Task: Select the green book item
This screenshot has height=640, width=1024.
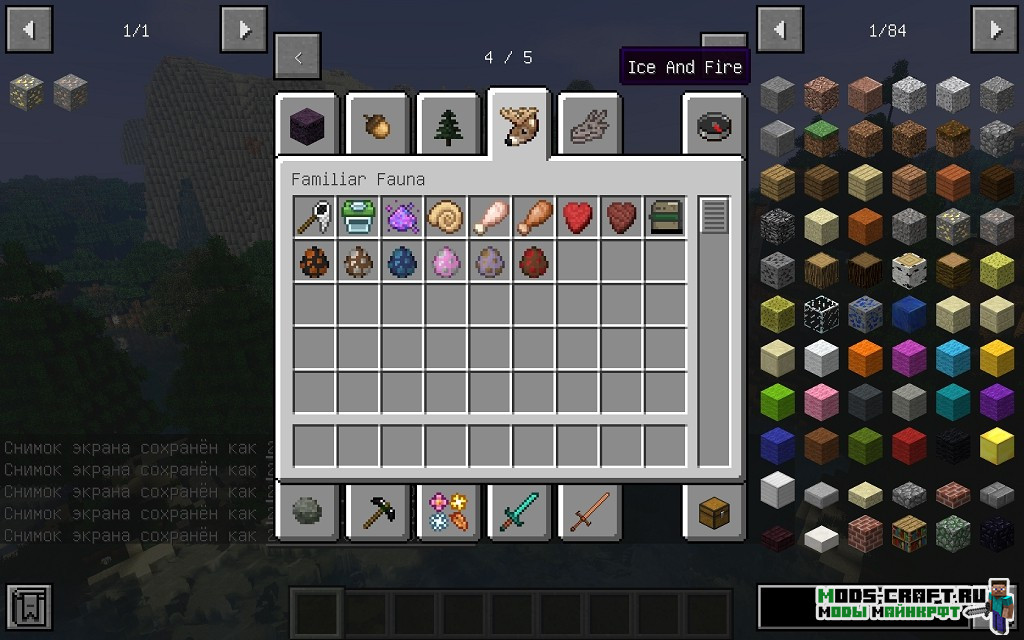Action: tap(666, 217)
